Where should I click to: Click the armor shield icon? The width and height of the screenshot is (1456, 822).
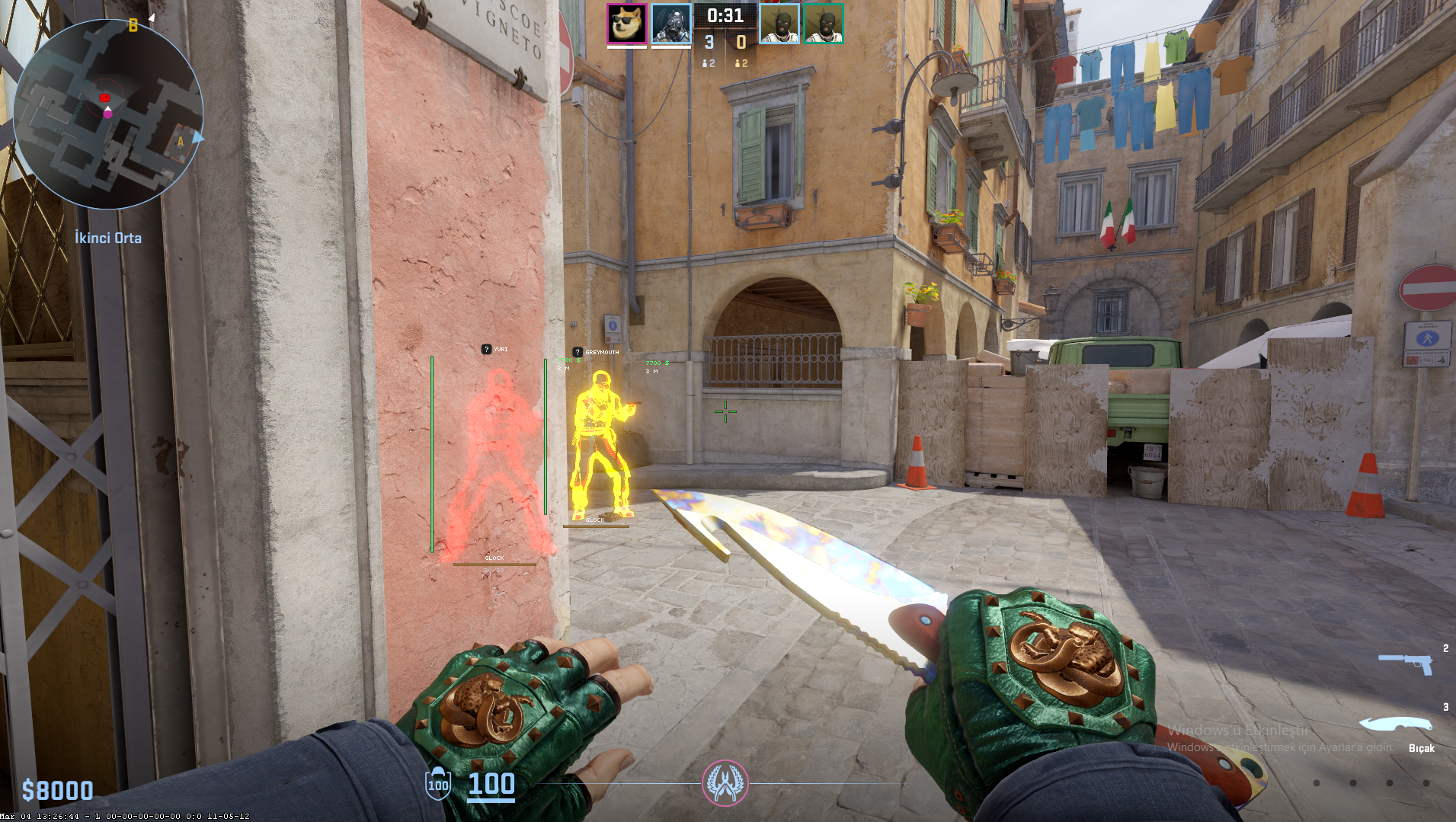pyautogui.click(x=438, y=784)
